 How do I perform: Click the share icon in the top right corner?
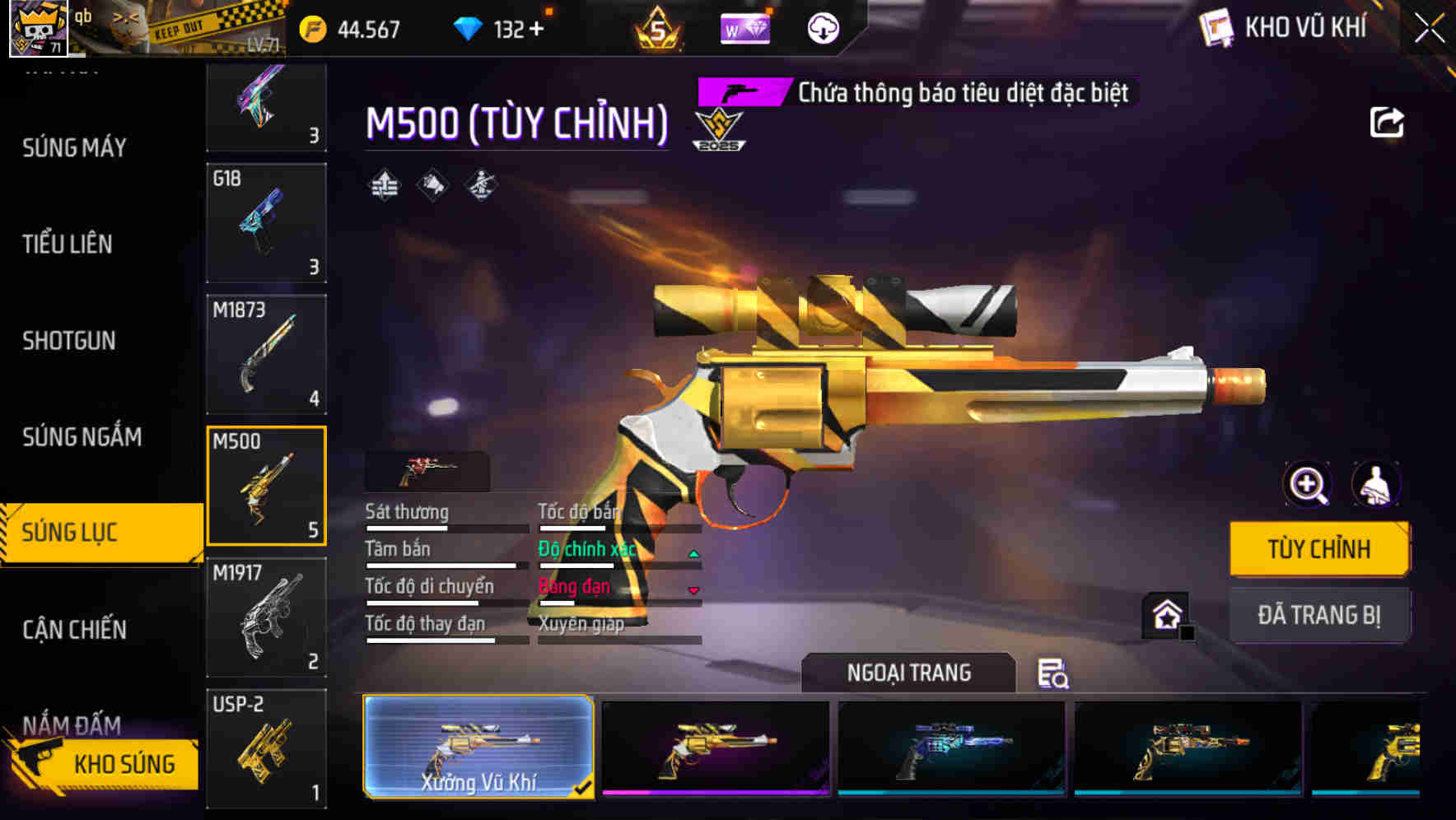pyautogui.click(x=1388, y=122)
